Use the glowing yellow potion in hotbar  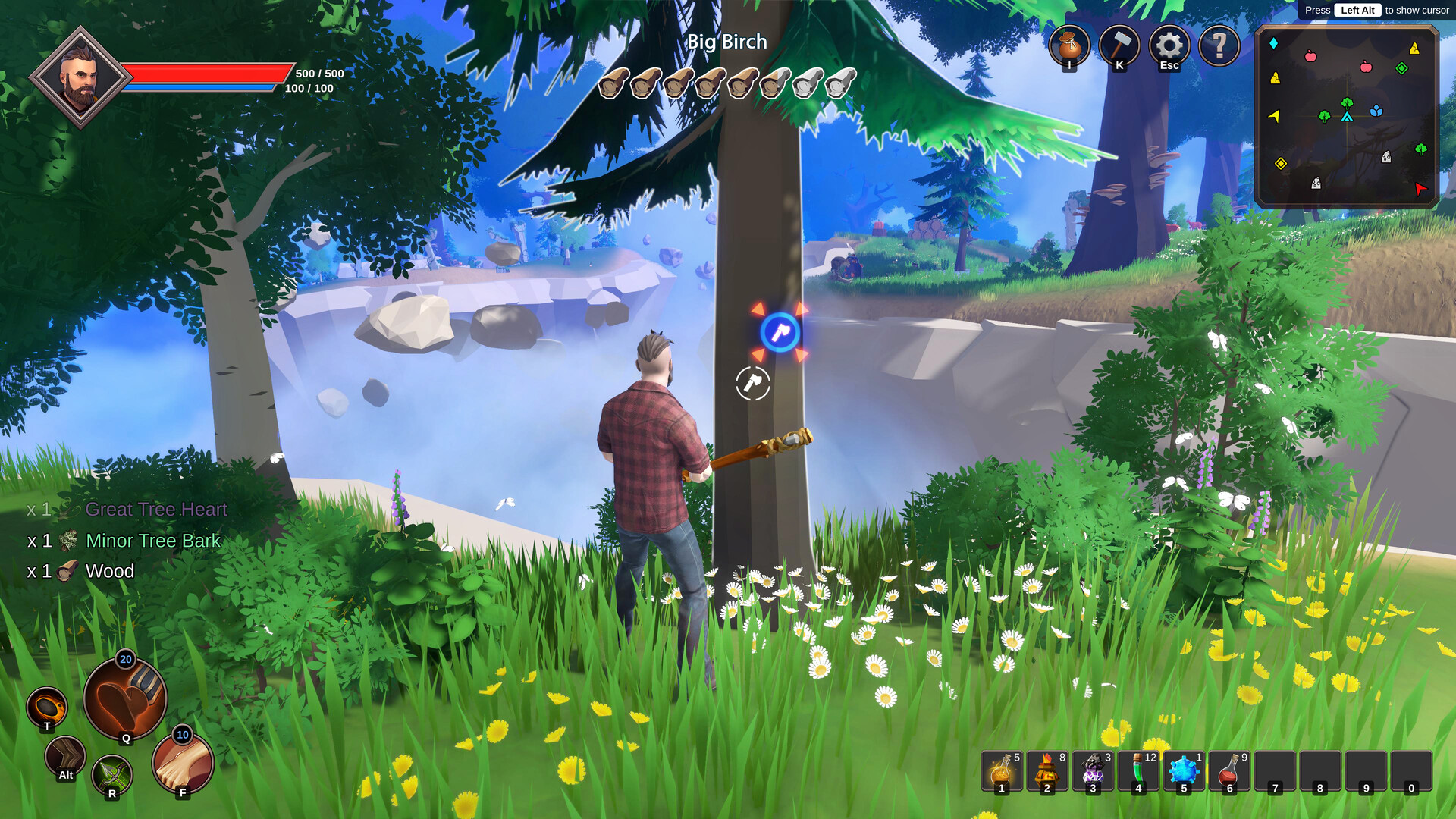[1002, 771]
